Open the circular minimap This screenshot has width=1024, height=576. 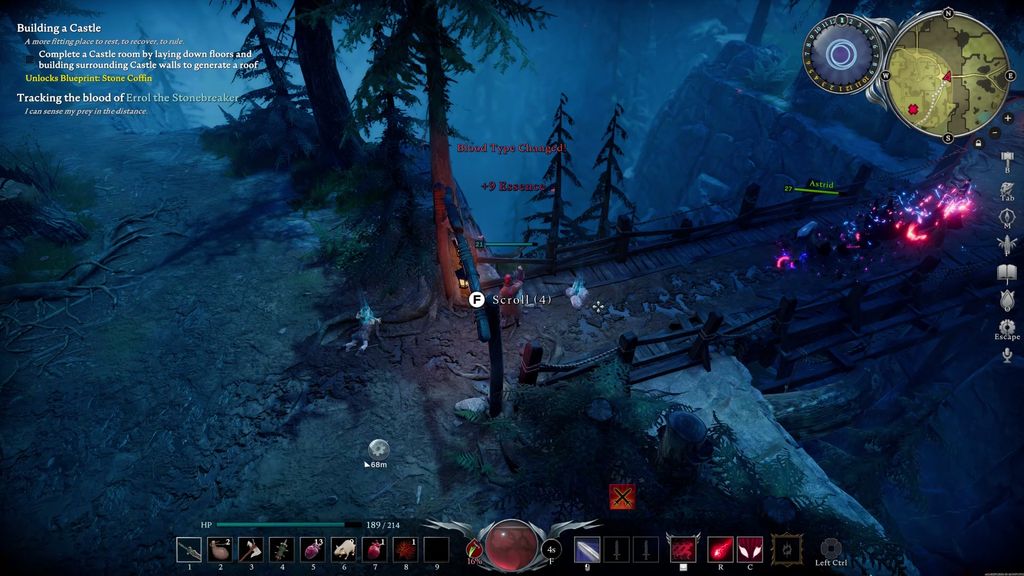[x=947, y=77]
